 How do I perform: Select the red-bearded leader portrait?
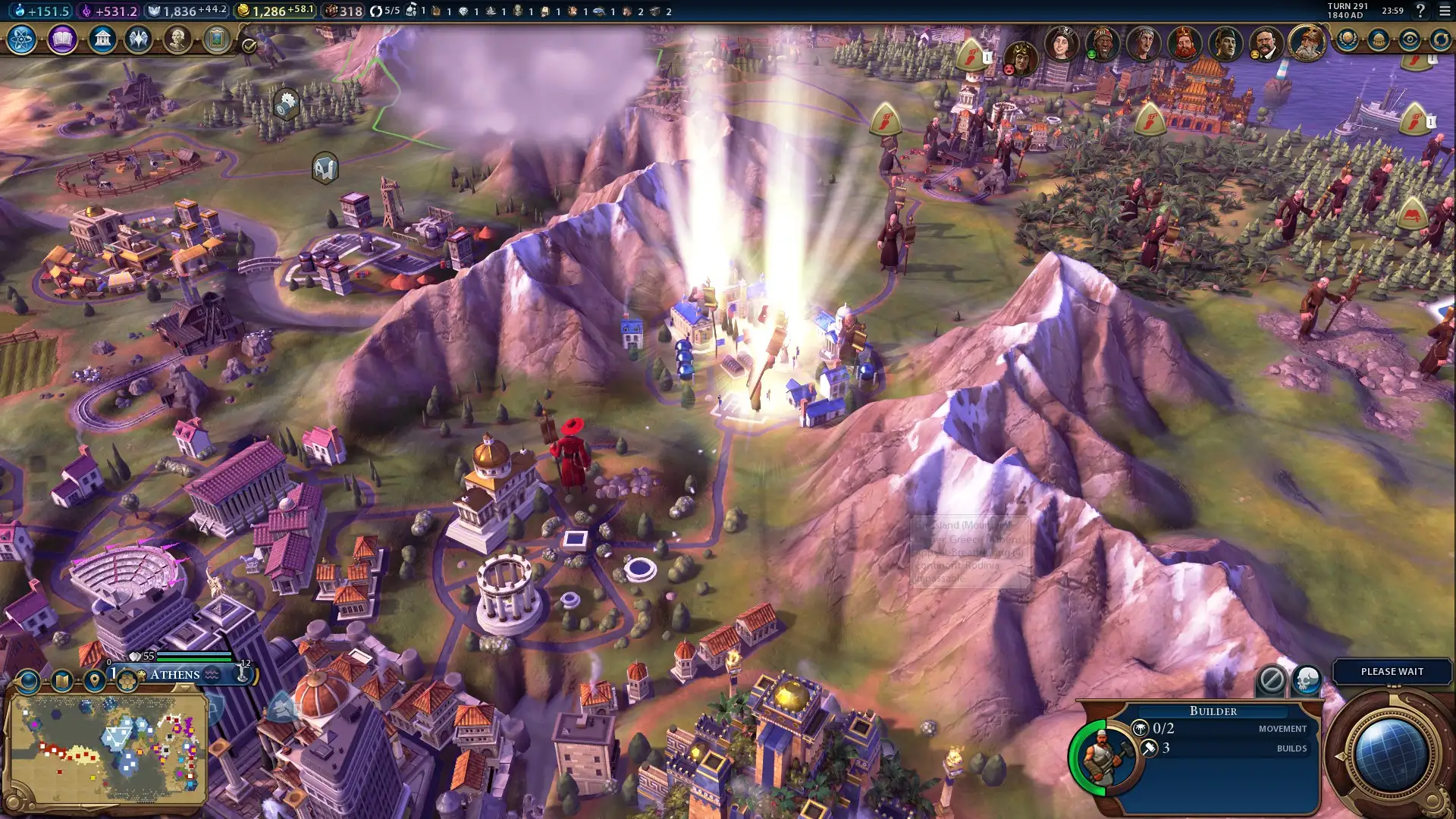point(1184,43)
